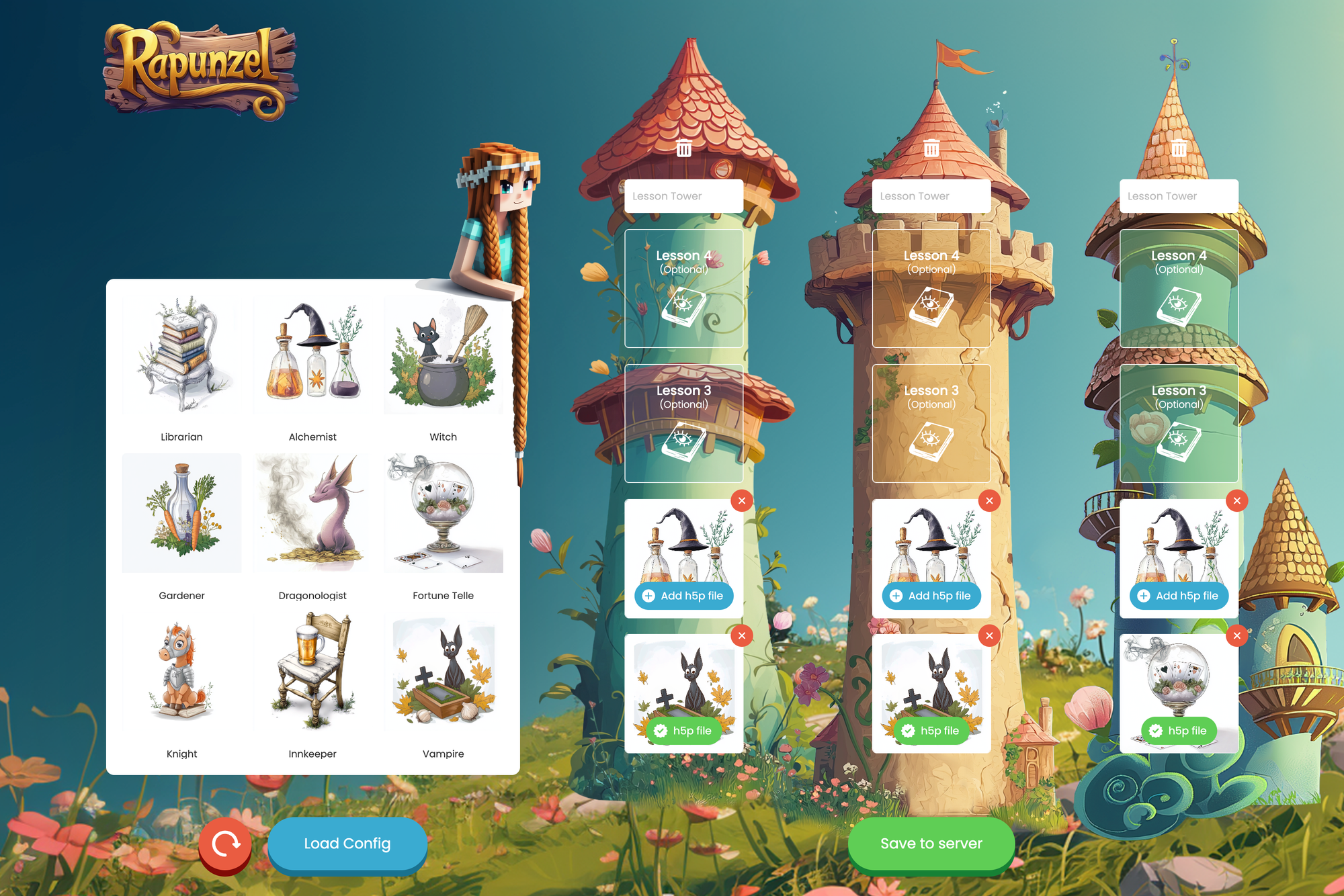Click Add h5p file on the middle tower
Screen dimensions: 1344x896
[931, 596]
